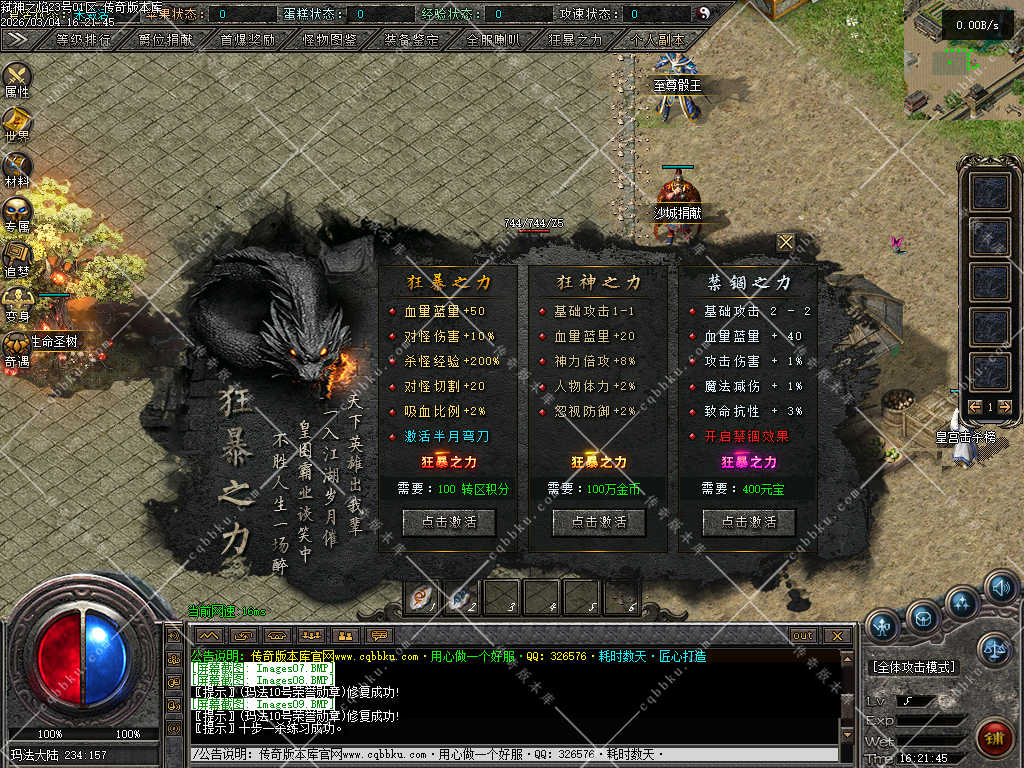This screenshot has height=768, width=1024.
Task: Open the 等级排行 ranking menu
Action: pyautogui.click(x=84, y=40)
